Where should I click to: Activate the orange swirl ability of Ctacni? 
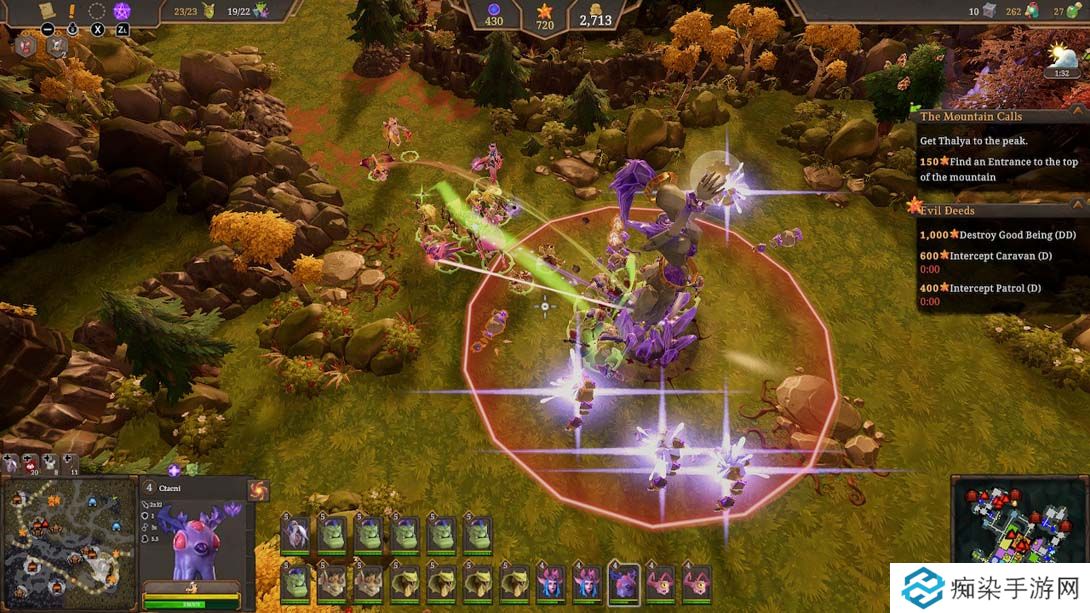[x=257, y=490]
